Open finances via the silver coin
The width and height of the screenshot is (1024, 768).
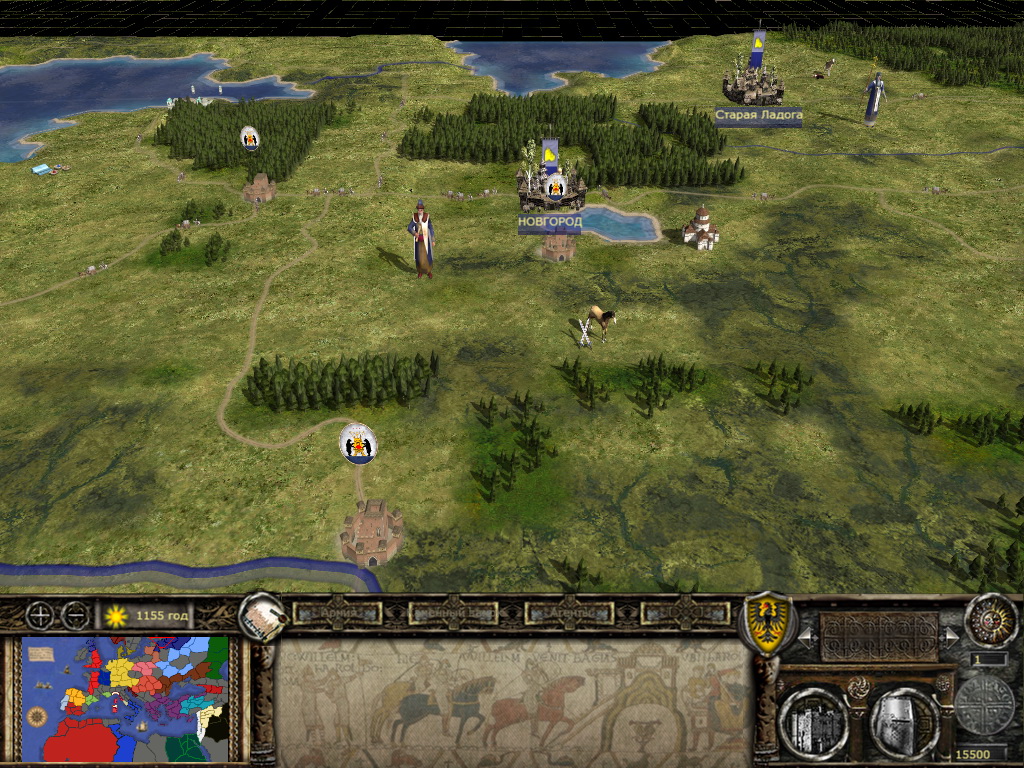984,705
